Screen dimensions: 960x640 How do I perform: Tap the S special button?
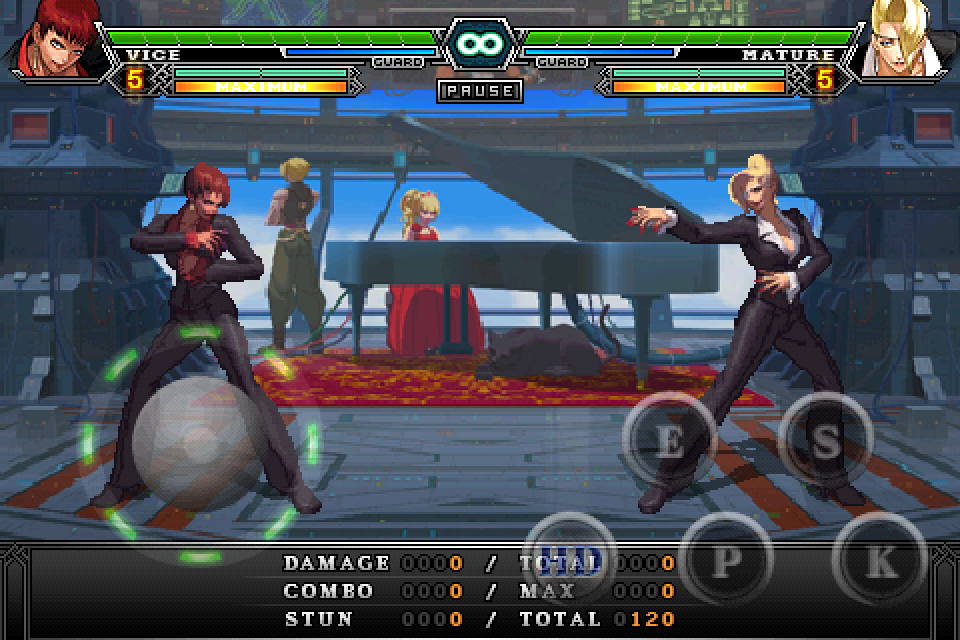coord(825,441)
